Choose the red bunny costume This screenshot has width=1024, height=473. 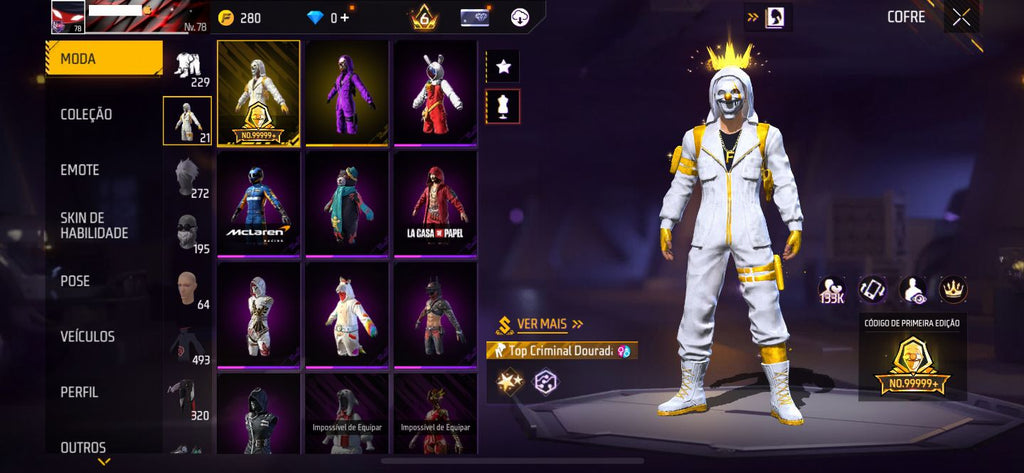click(435, 93)
